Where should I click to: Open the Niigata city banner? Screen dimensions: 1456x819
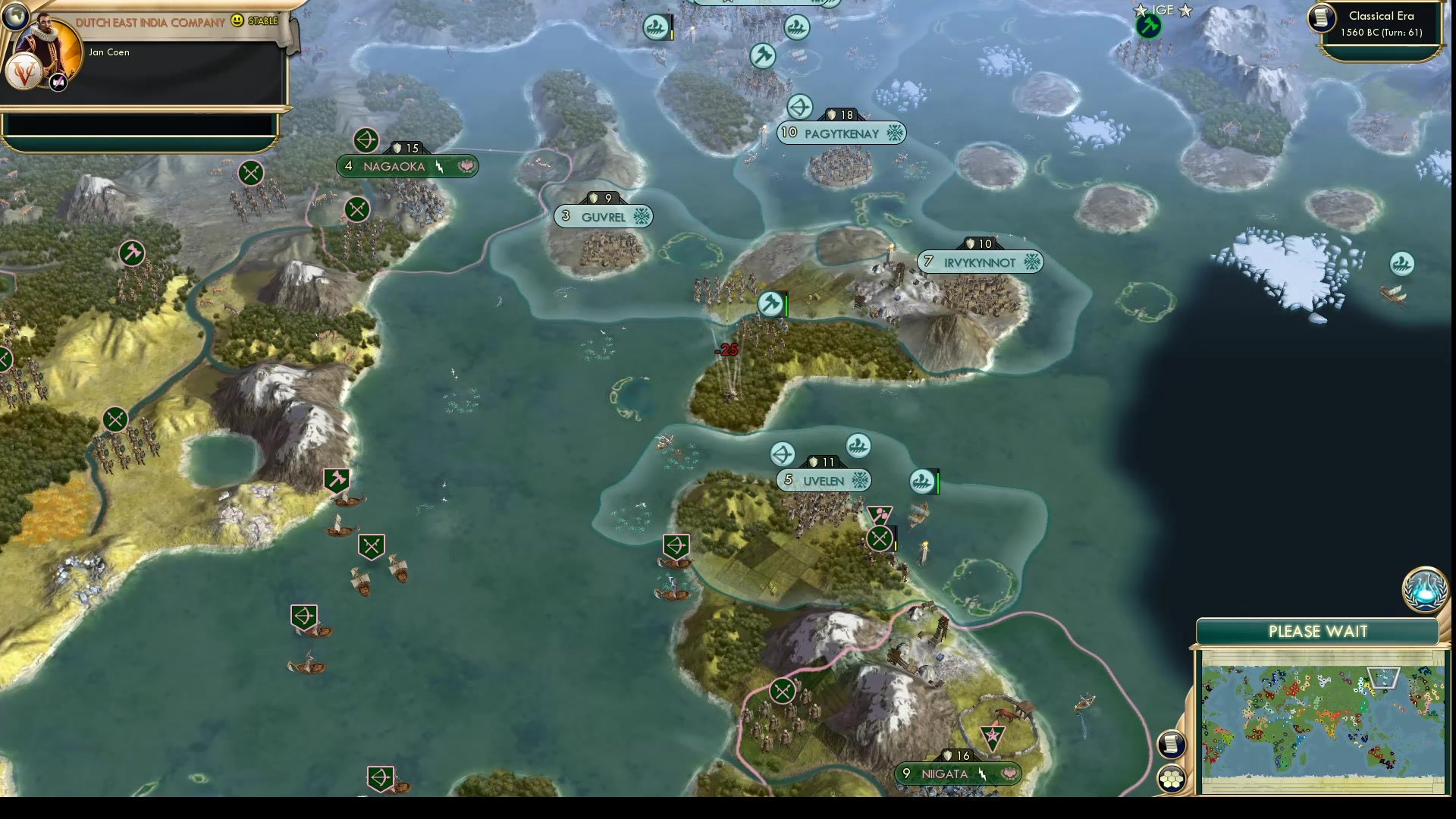pos(957,773)
